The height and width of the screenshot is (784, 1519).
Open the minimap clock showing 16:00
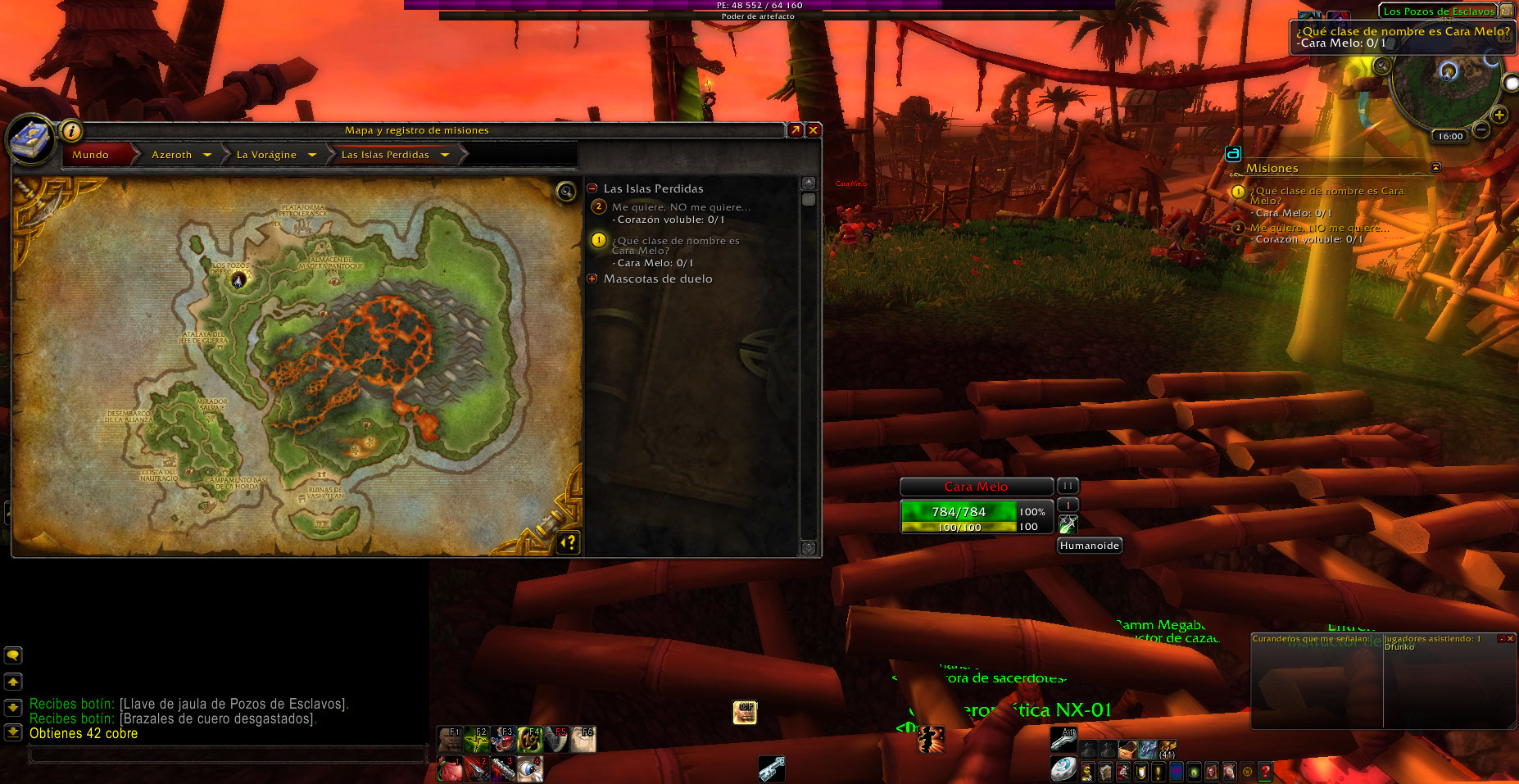(x=1449, y=136)
